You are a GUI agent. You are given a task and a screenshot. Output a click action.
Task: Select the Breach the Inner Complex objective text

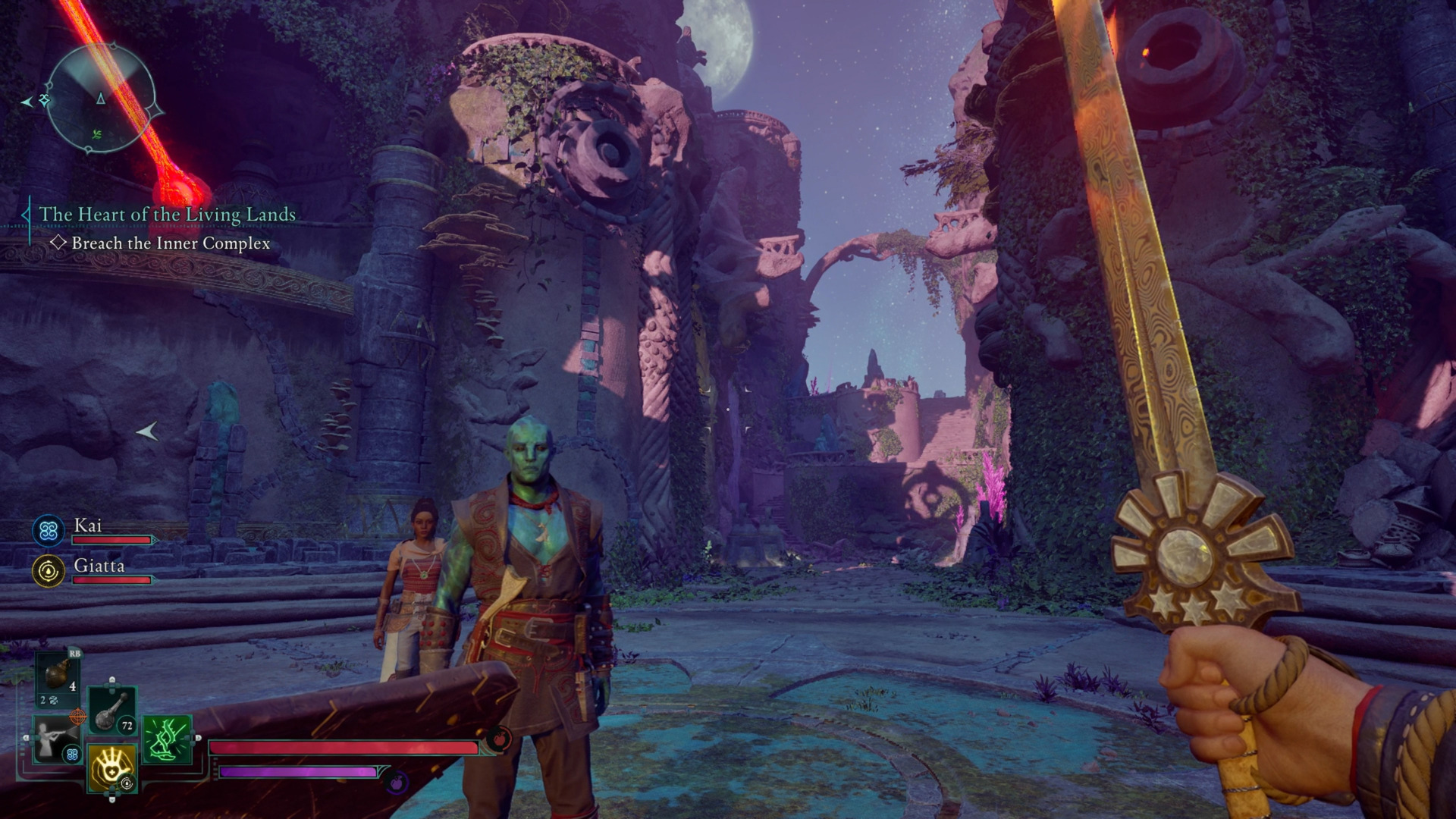[x=170, y=244]
